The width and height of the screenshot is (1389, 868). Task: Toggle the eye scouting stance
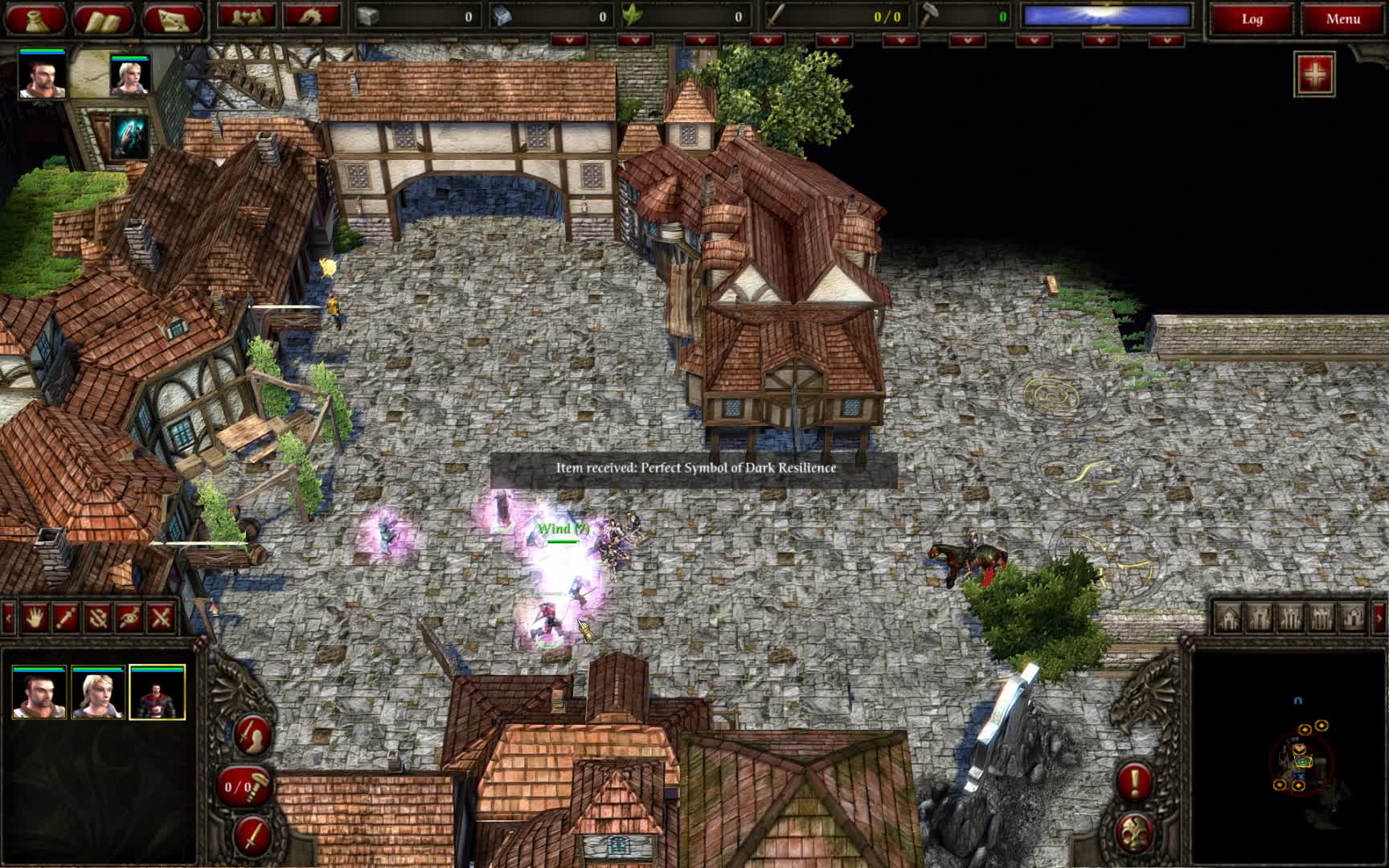[x=127, y=617]
